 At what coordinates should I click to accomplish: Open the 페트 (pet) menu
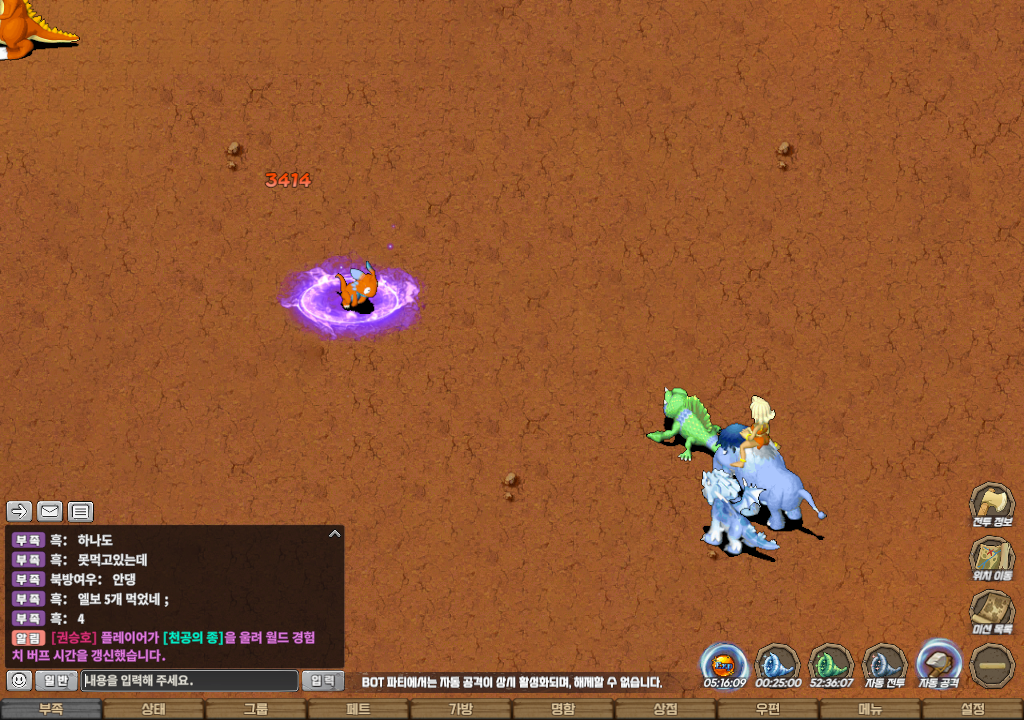pos(358,709)
